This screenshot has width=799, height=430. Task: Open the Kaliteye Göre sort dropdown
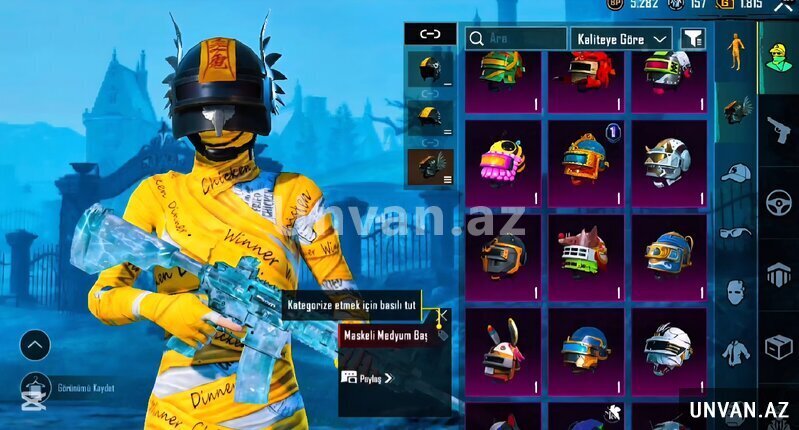click(621, 38)
